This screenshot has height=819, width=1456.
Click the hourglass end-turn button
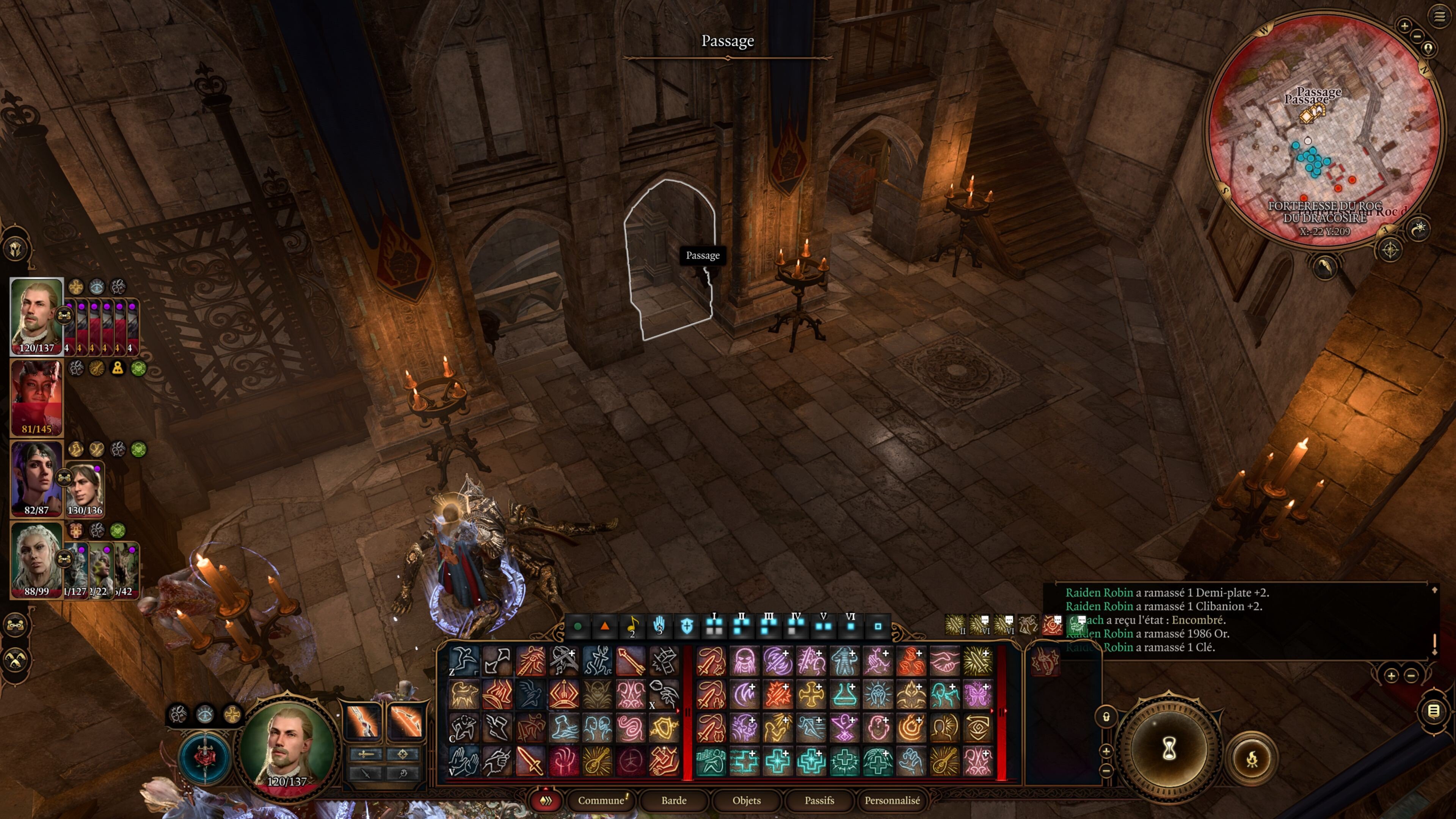(1168, 749)
